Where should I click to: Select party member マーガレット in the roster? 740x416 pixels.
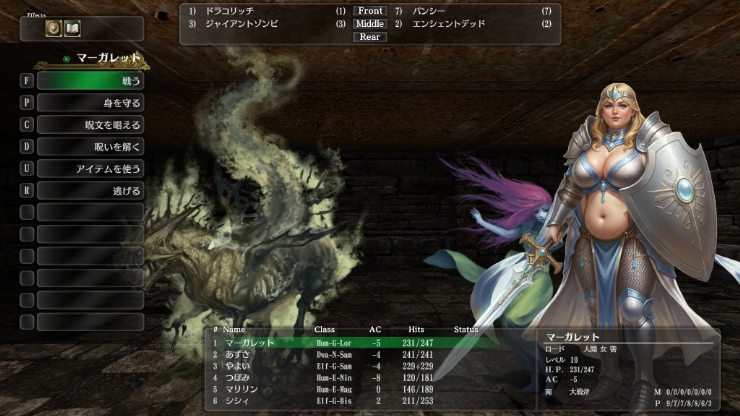(x=248, y=342)
